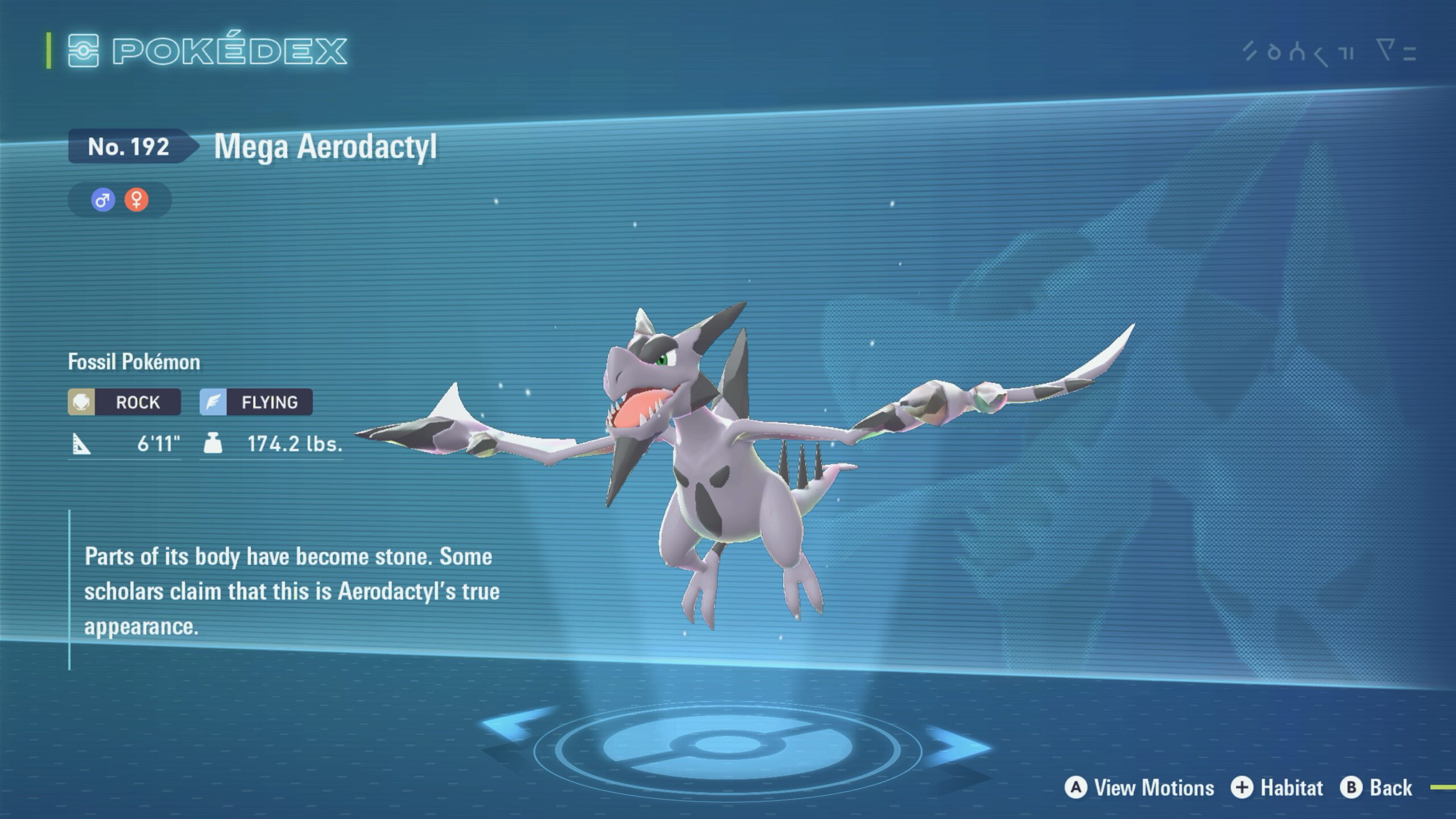Select the female gender symbol
The width and height of the screenshot is (1456, 819).
point(136,200)
